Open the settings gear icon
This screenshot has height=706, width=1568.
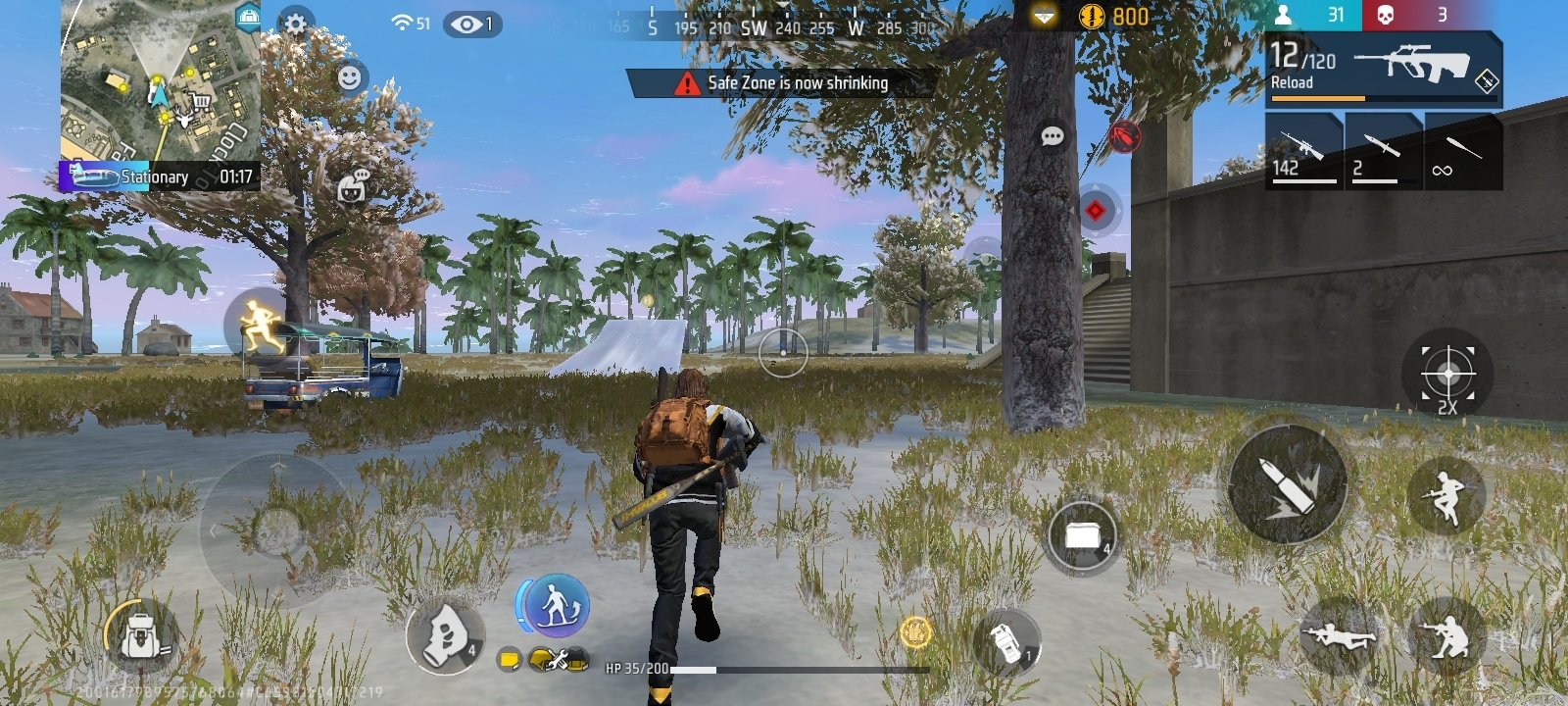(x=295, y=24)
